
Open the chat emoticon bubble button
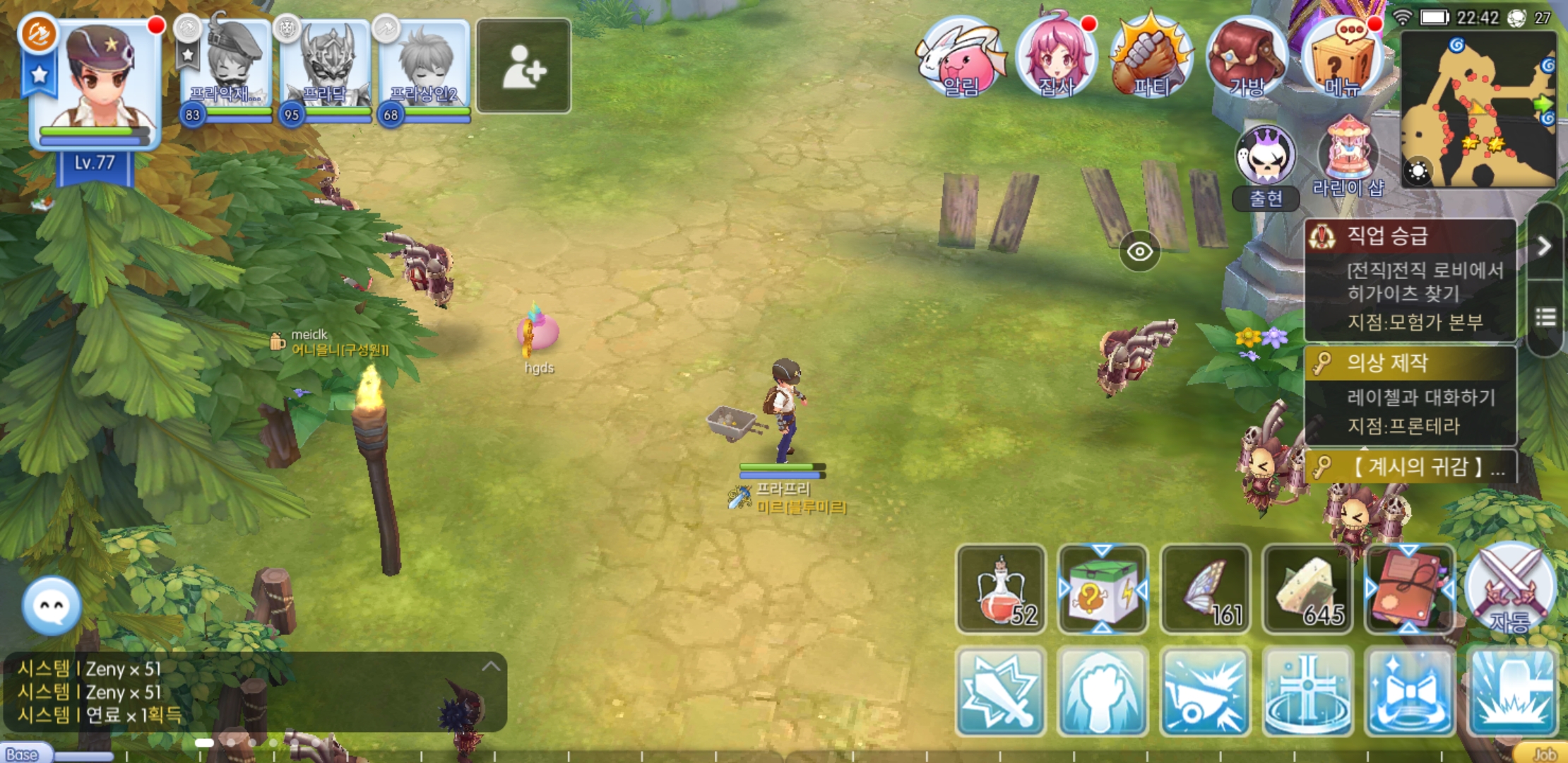pyautogui.click(x=52, y=606)
